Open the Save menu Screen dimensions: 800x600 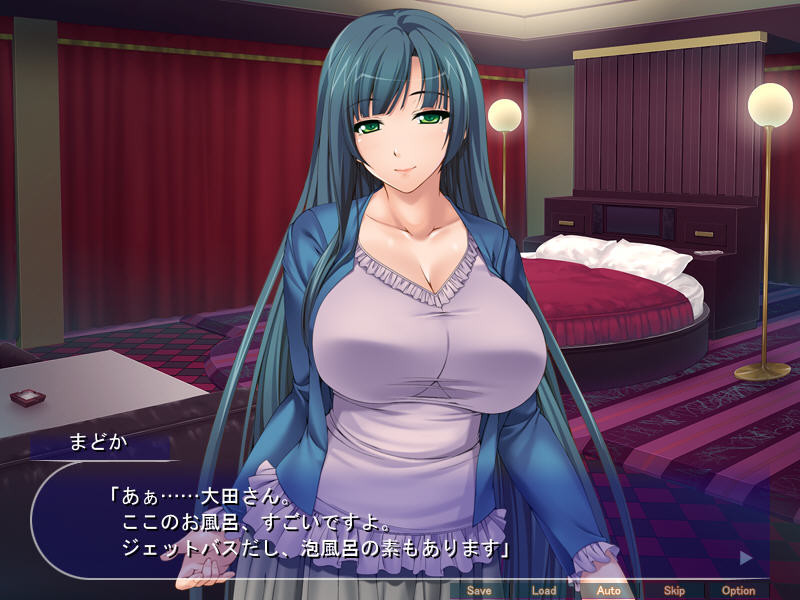[479, 590]
